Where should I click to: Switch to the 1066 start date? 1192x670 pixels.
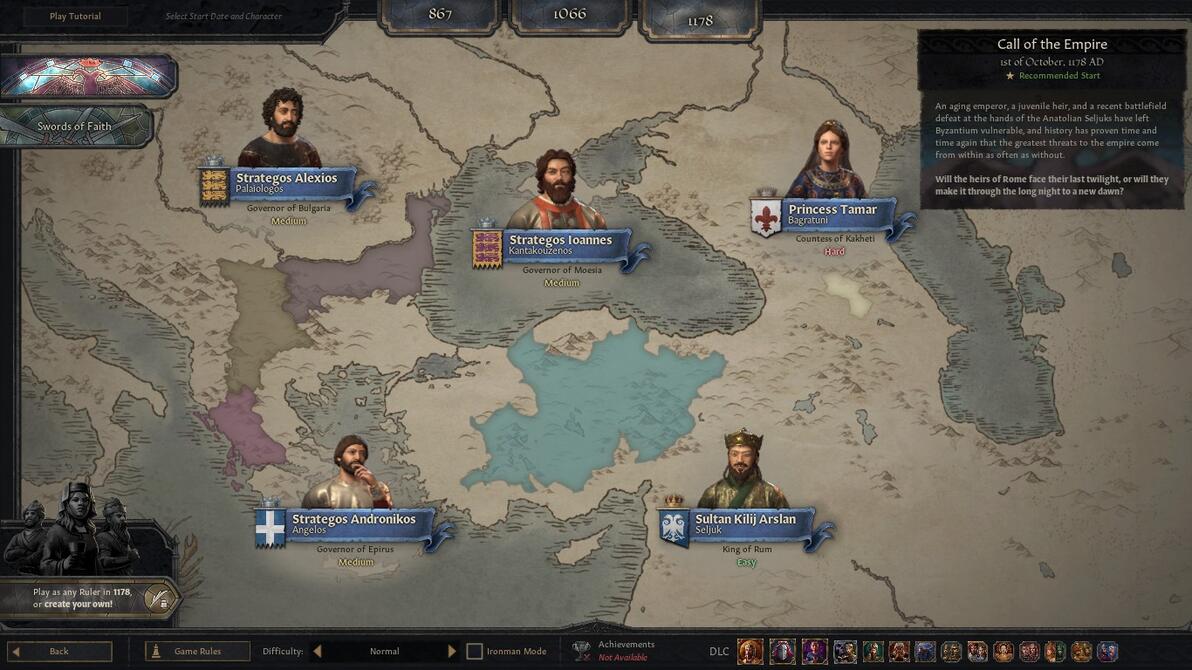[x=569, y=14]
